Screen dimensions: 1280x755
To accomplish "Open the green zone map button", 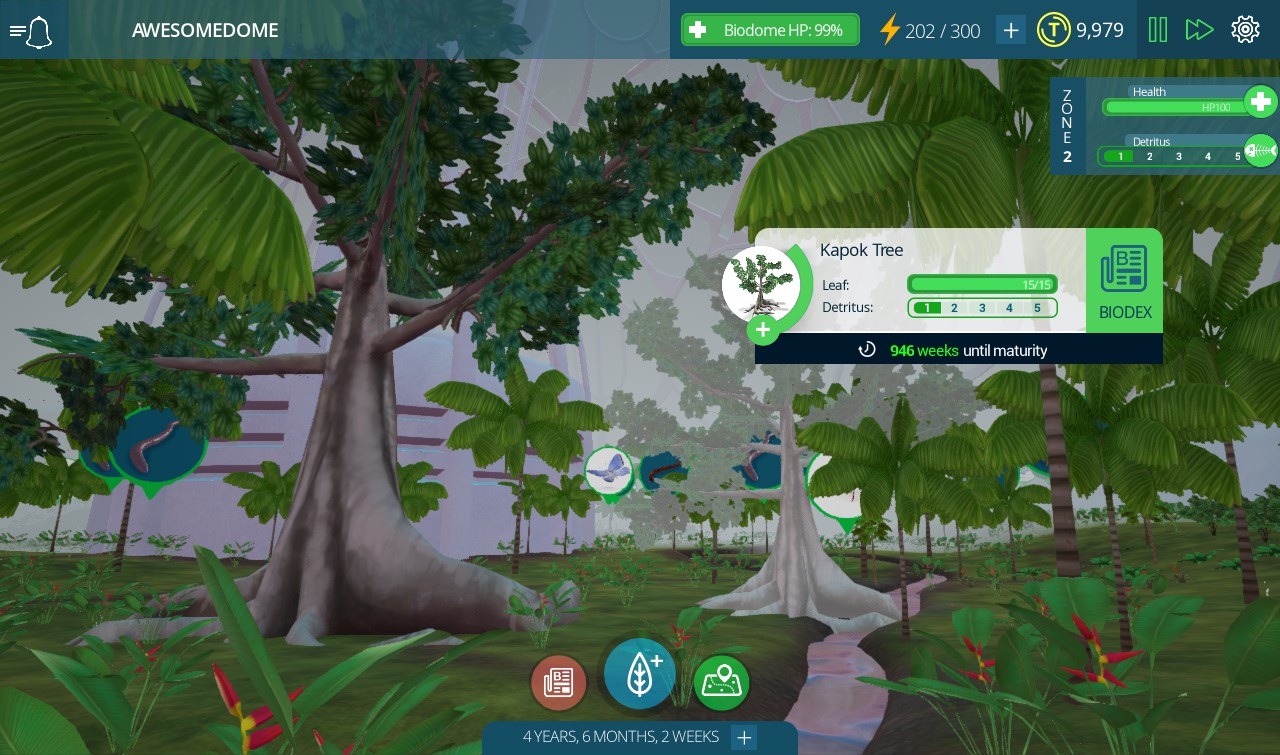I will (x=721, y=683).
